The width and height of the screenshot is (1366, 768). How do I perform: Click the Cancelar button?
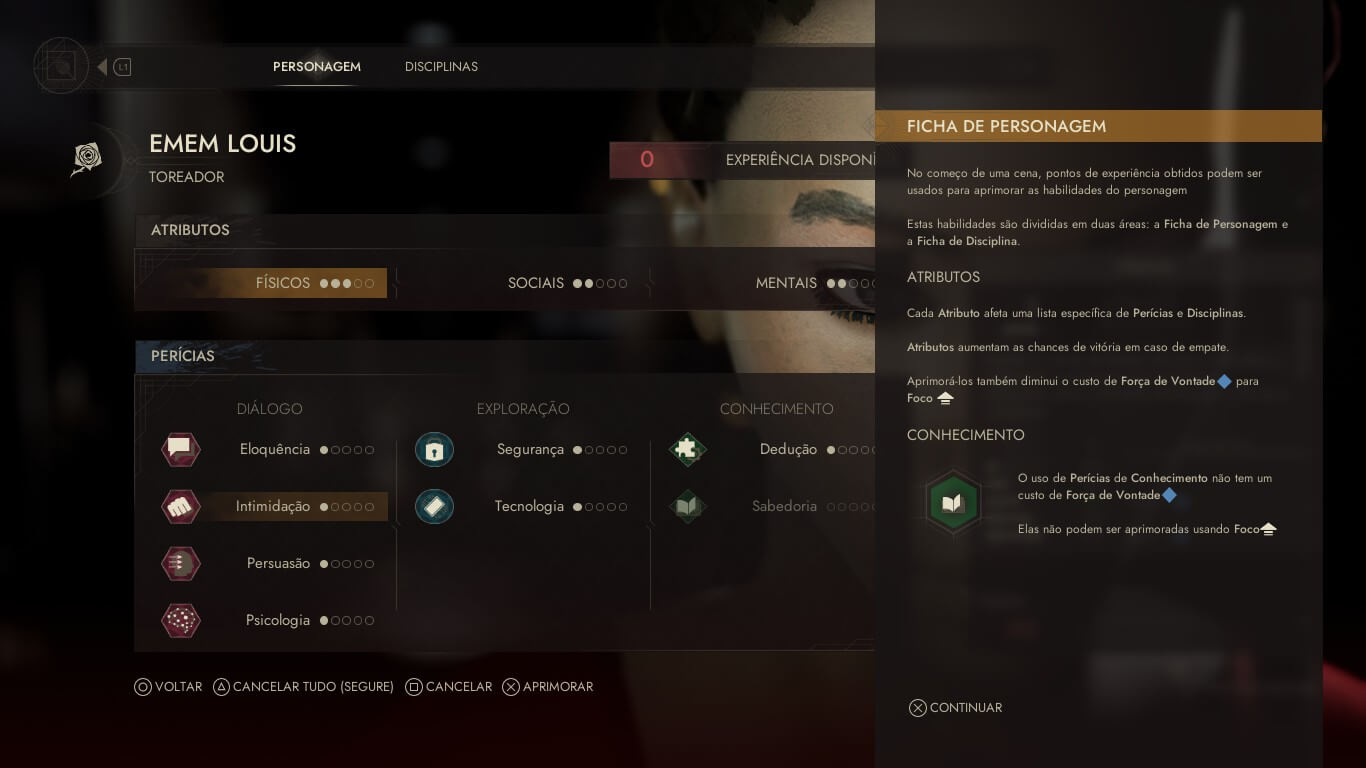448,687
